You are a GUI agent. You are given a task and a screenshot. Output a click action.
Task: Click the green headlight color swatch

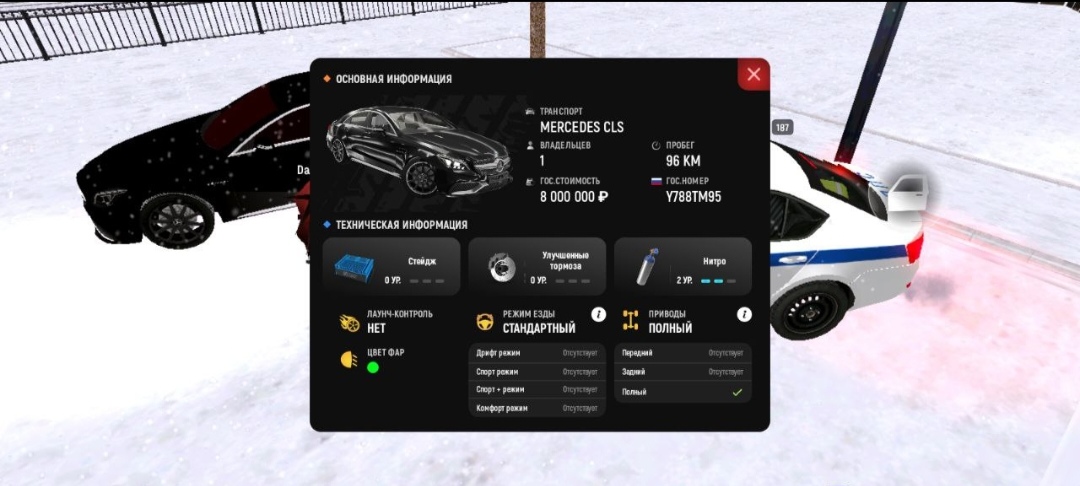[x=373, y=367]
